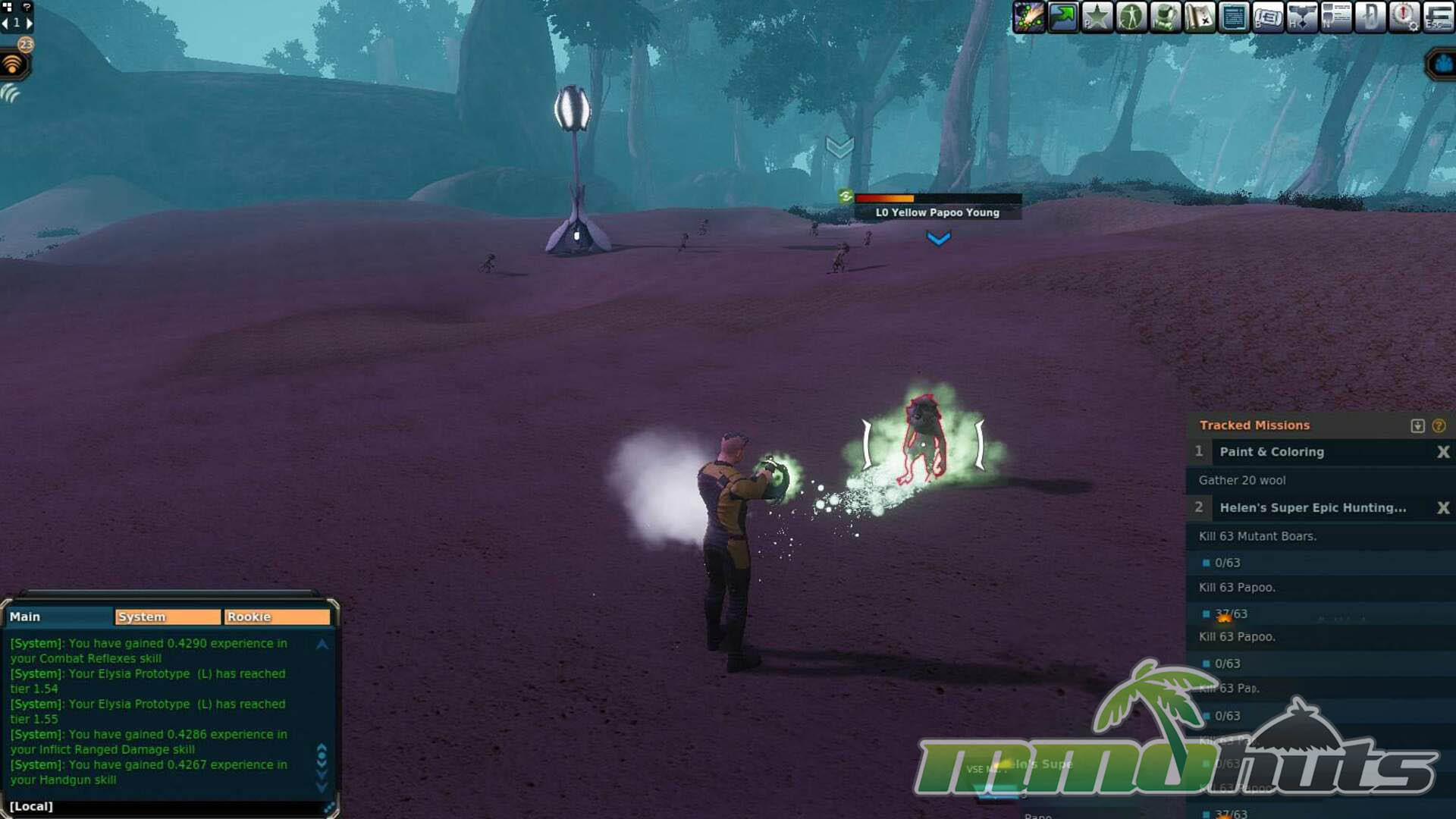The width and height of the screenshot is (1456, 819).
Task: Select the Main chat tab
Action: (59, 617)
